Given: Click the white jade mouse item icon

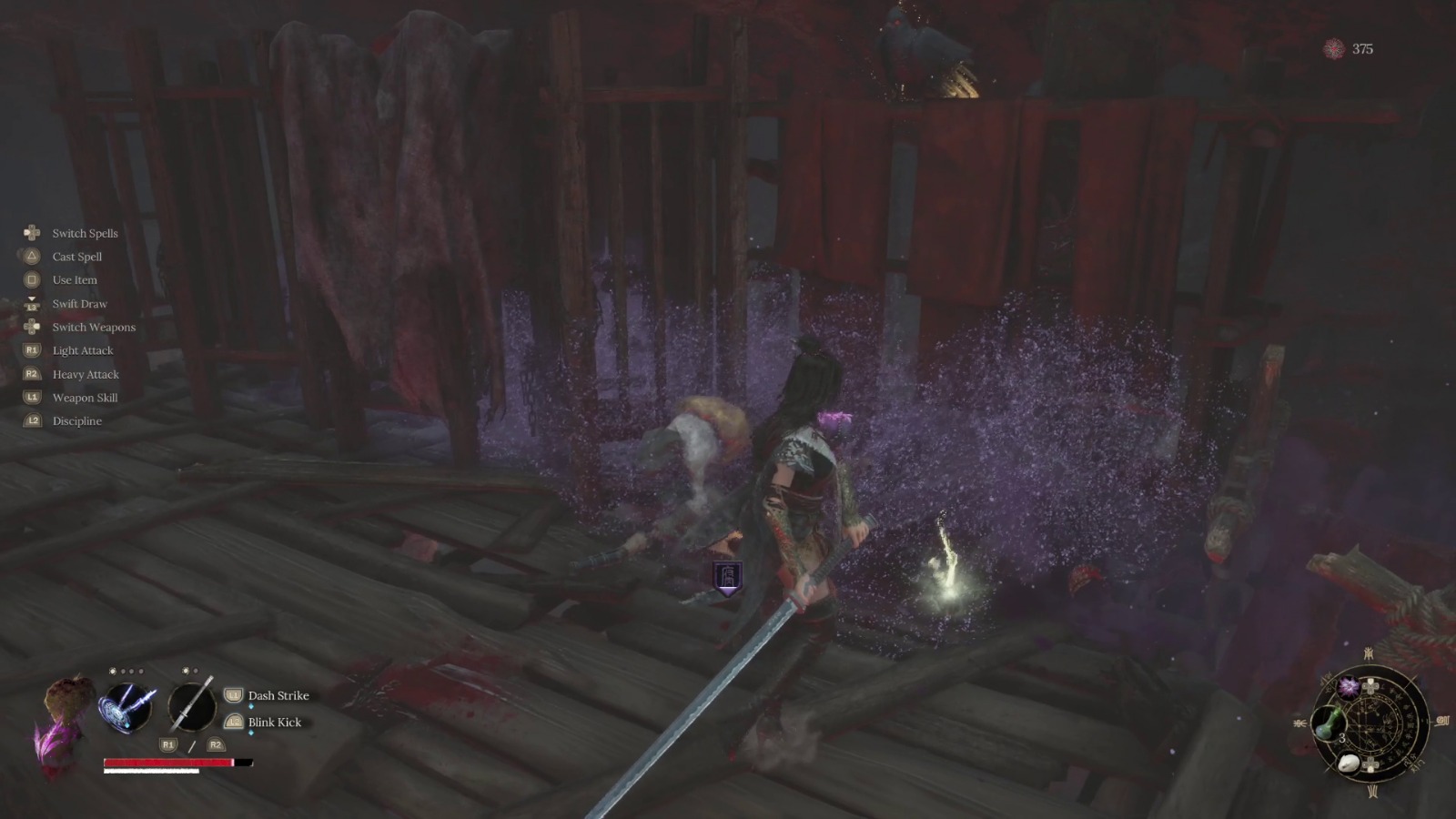Looking at the screenshot, I should pyautogui.click(x=1349, y=763).
